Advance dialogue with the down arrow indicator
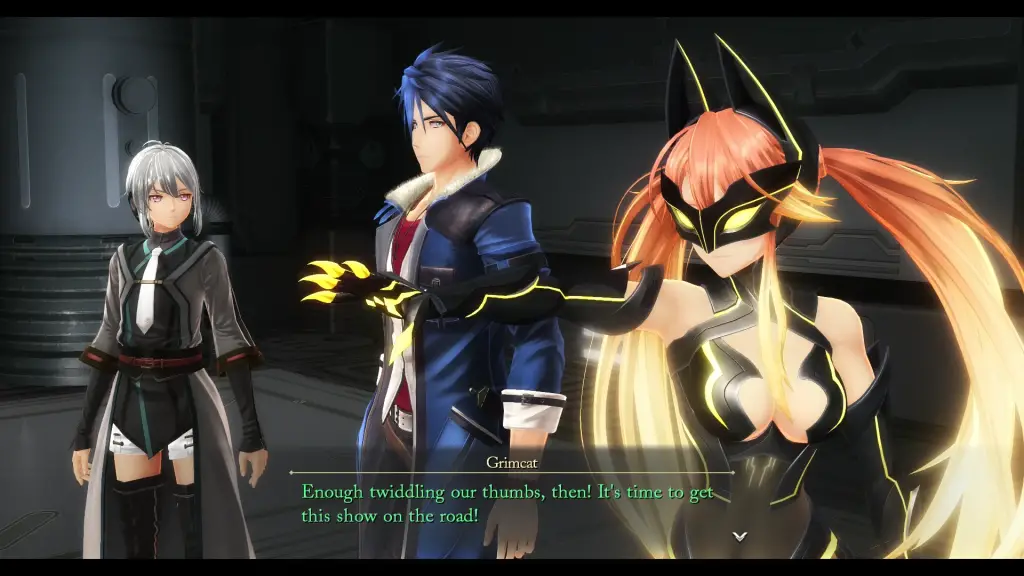 [x=739, y=536]
